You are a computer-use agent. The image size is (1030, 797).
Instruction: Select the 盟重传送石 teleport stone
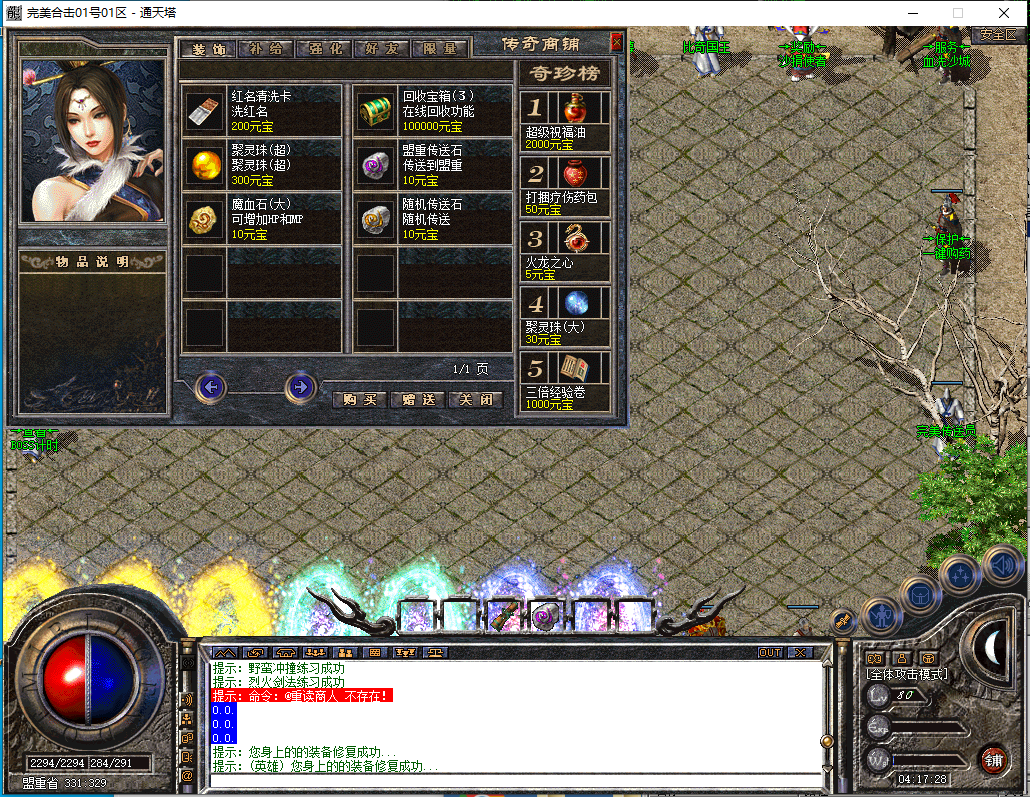click(376, 164)
